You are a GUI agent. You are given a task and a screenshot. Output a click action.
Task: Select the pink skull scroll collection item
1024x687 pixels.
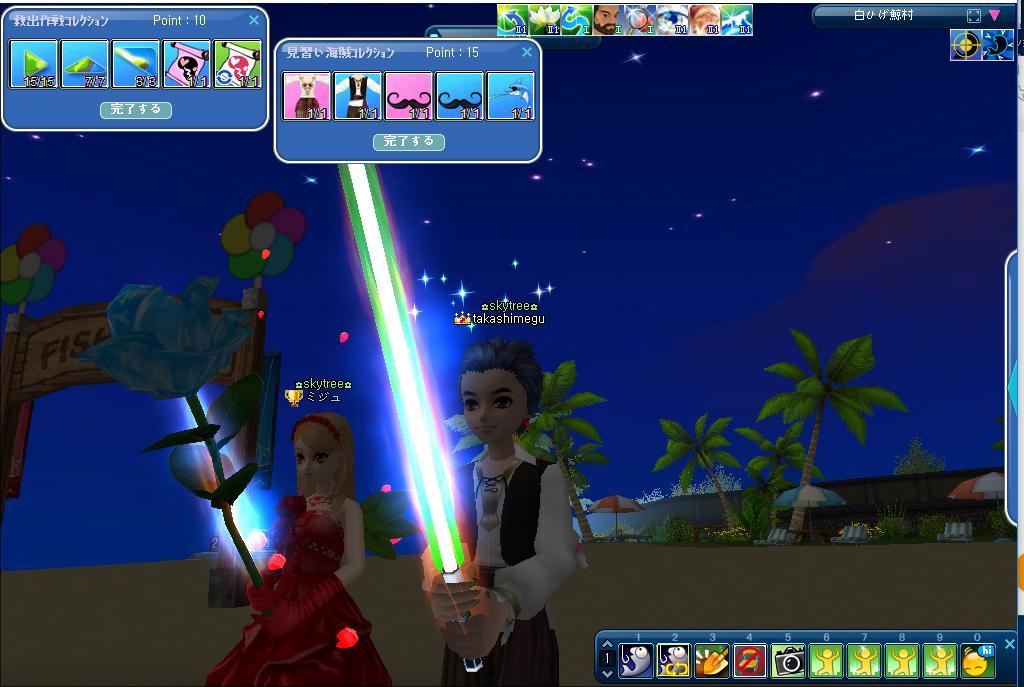click(187, 65)
